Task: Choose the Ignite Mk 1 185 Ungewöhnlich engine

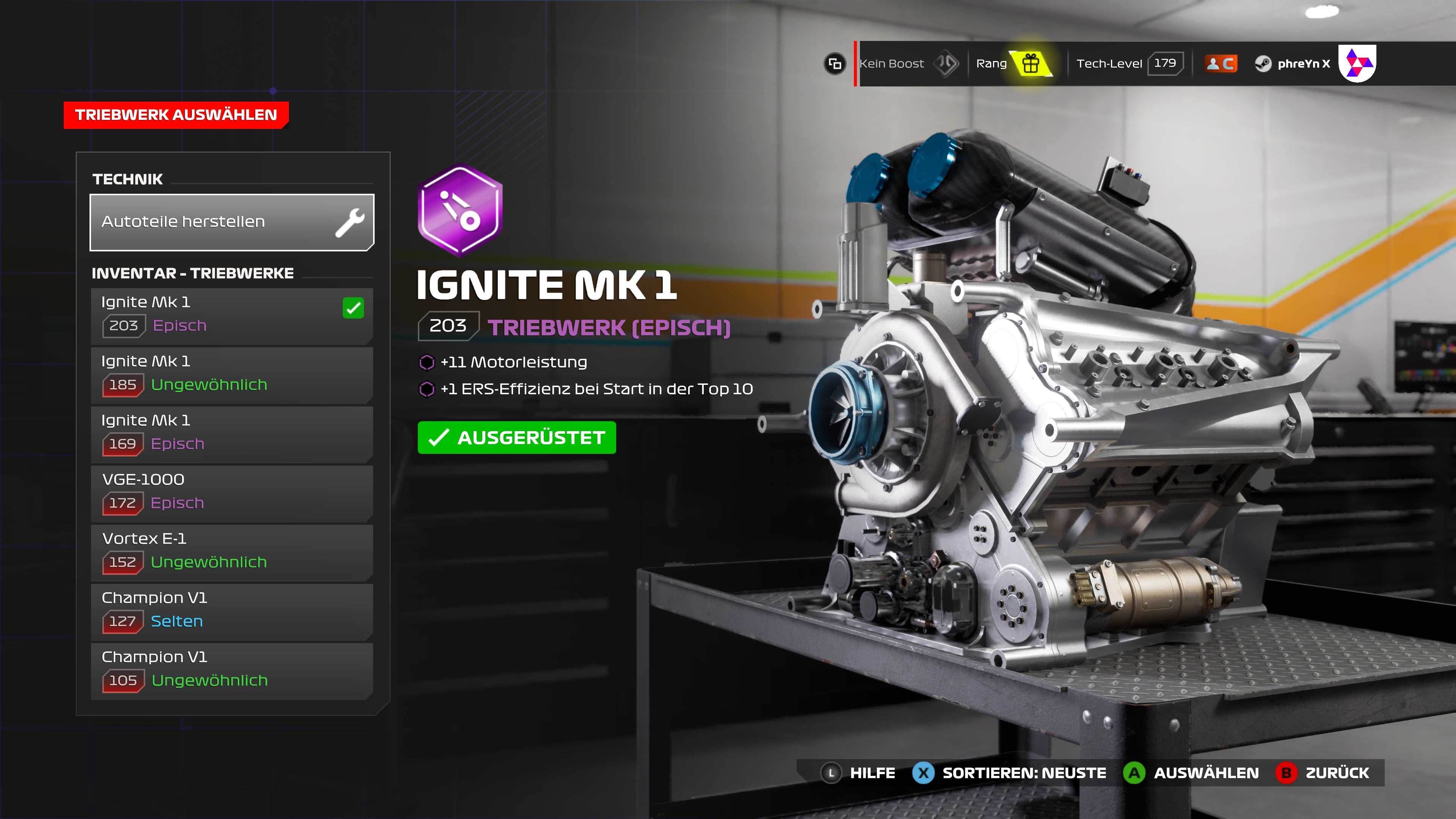Action: coord(232,375)
